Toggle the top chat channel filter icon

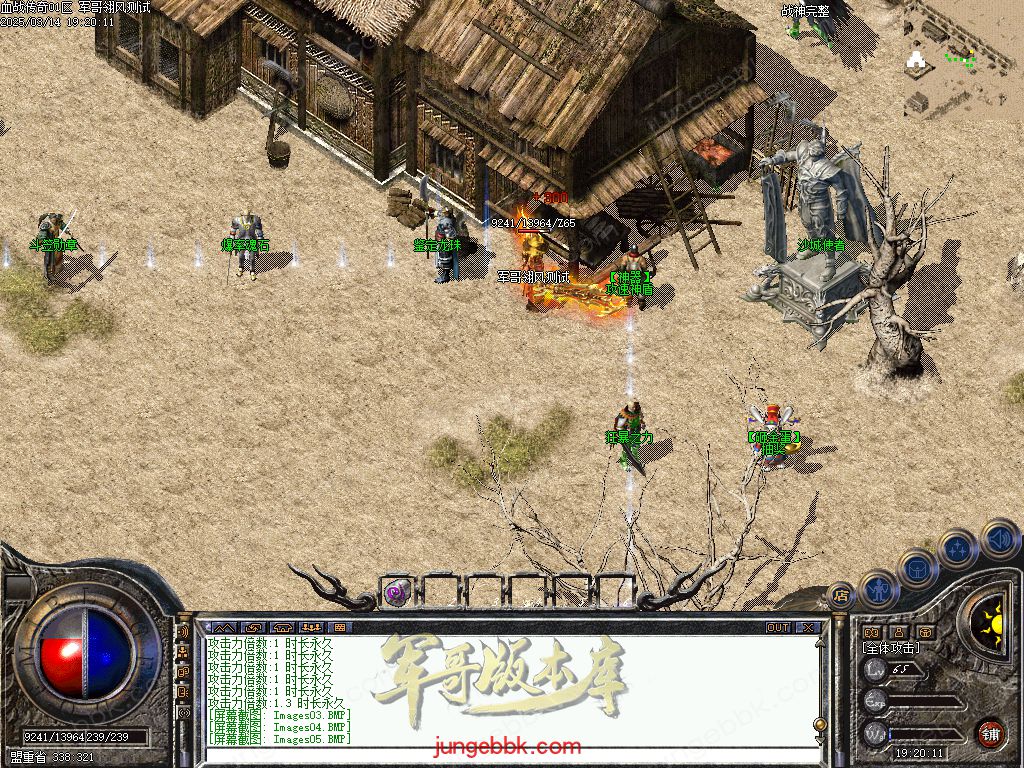point(183,632)
